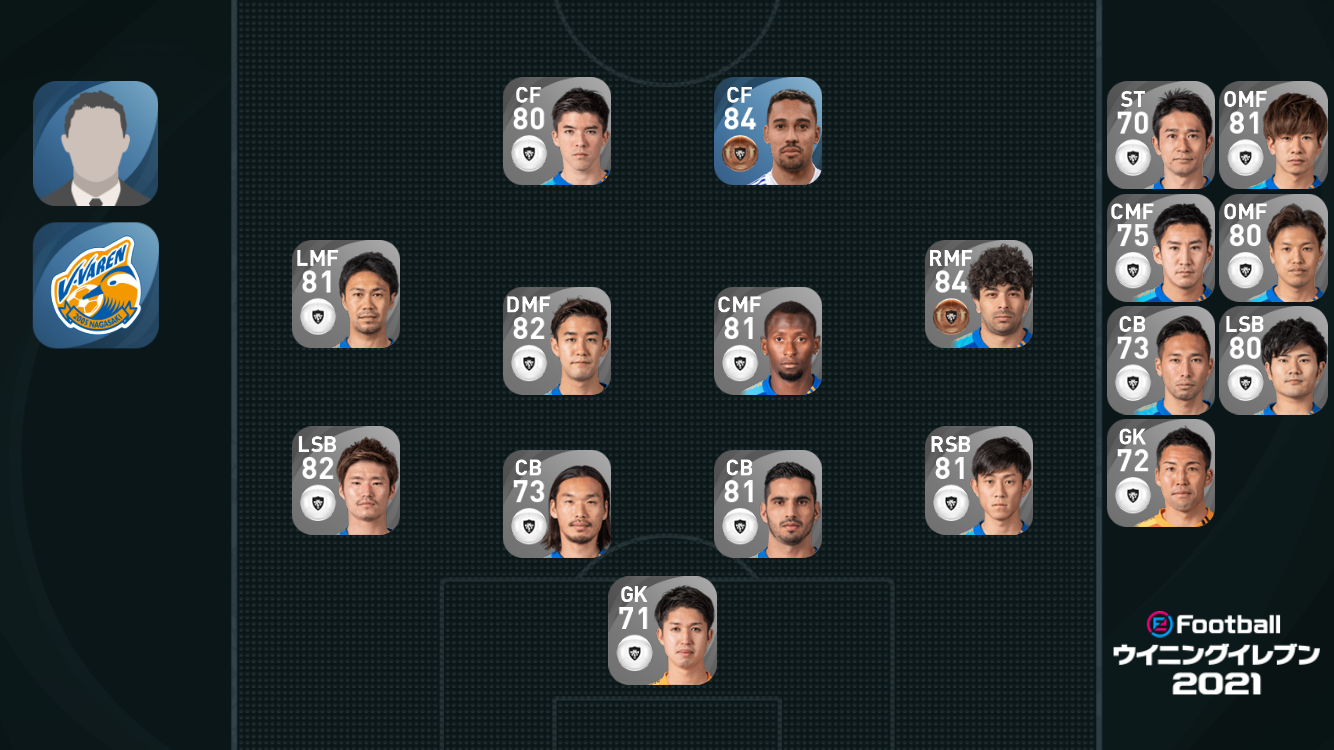1334x750 pixels.
Task: Select the ST 70 substitute card
Action: pyautogui.click(x=1161, y=135)
